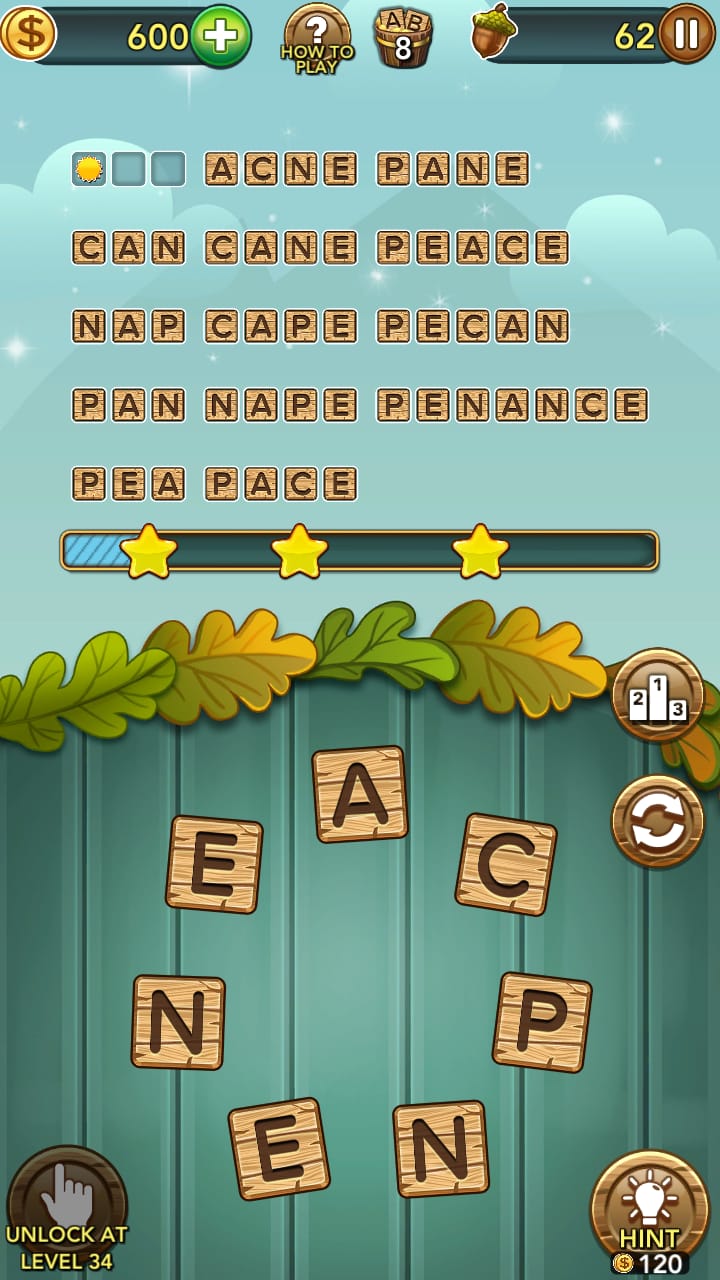Pause the game
The height and width of the screenshot is (1280, 720).
[686, 34]
